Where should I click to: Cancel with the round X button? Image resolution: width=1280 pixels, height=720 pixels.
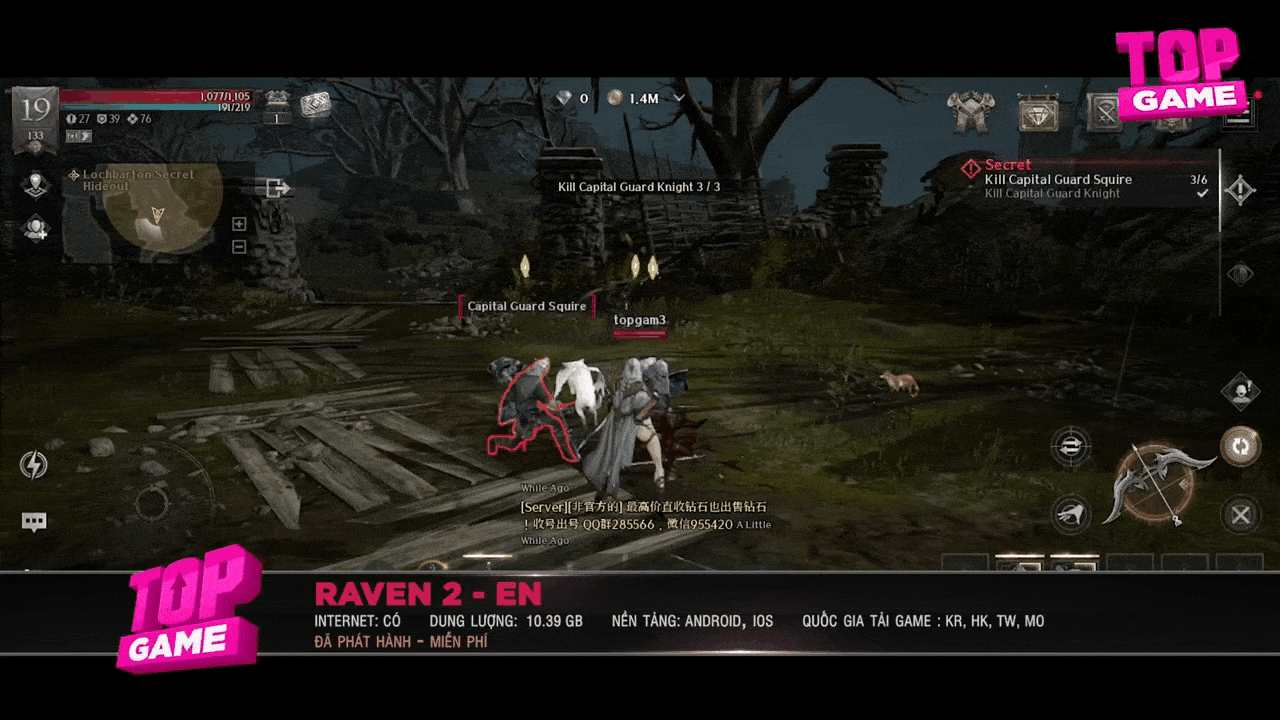click(1240, 515)
